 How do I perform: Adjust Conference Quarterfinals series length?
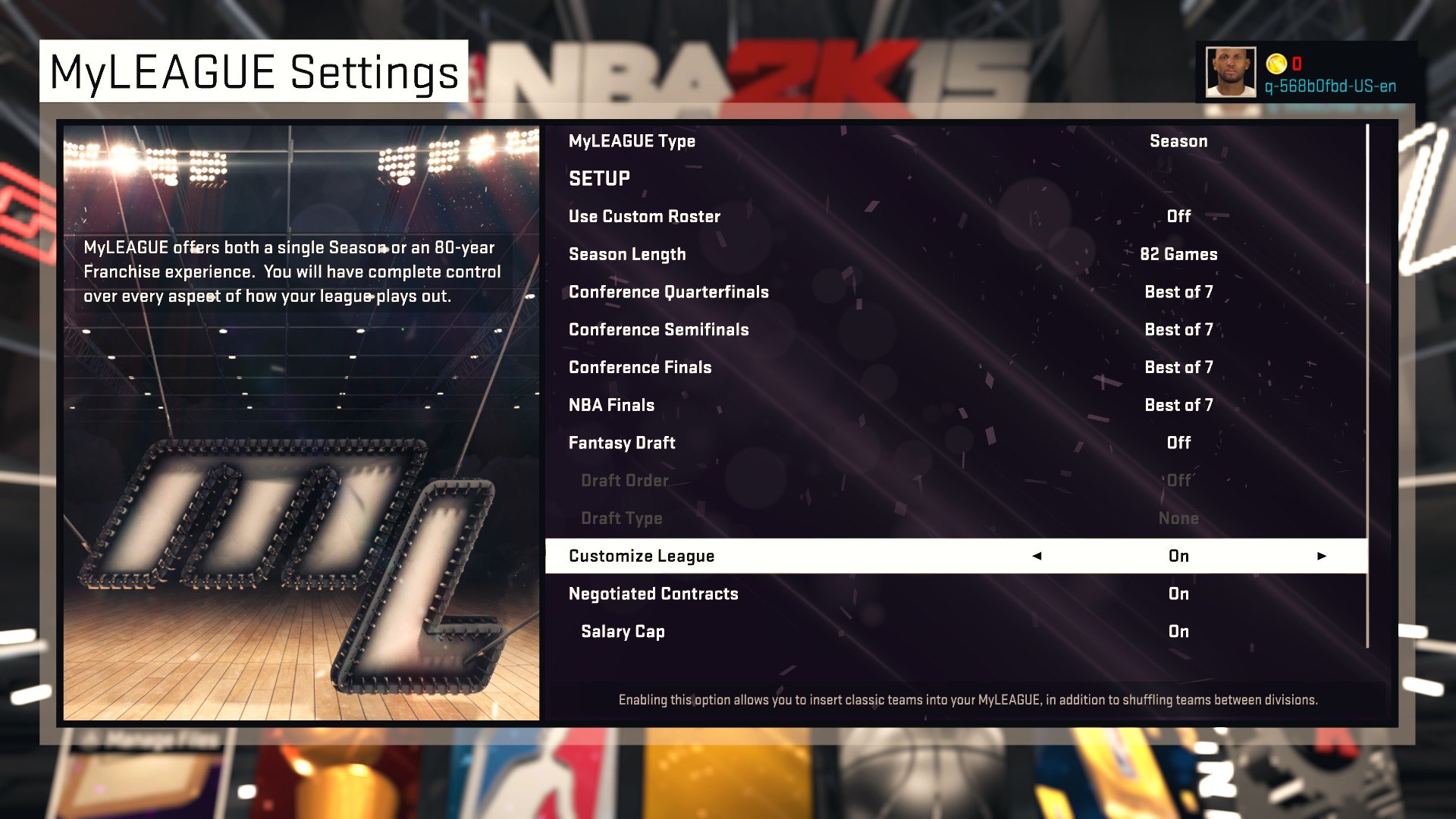pos(1179,292)
